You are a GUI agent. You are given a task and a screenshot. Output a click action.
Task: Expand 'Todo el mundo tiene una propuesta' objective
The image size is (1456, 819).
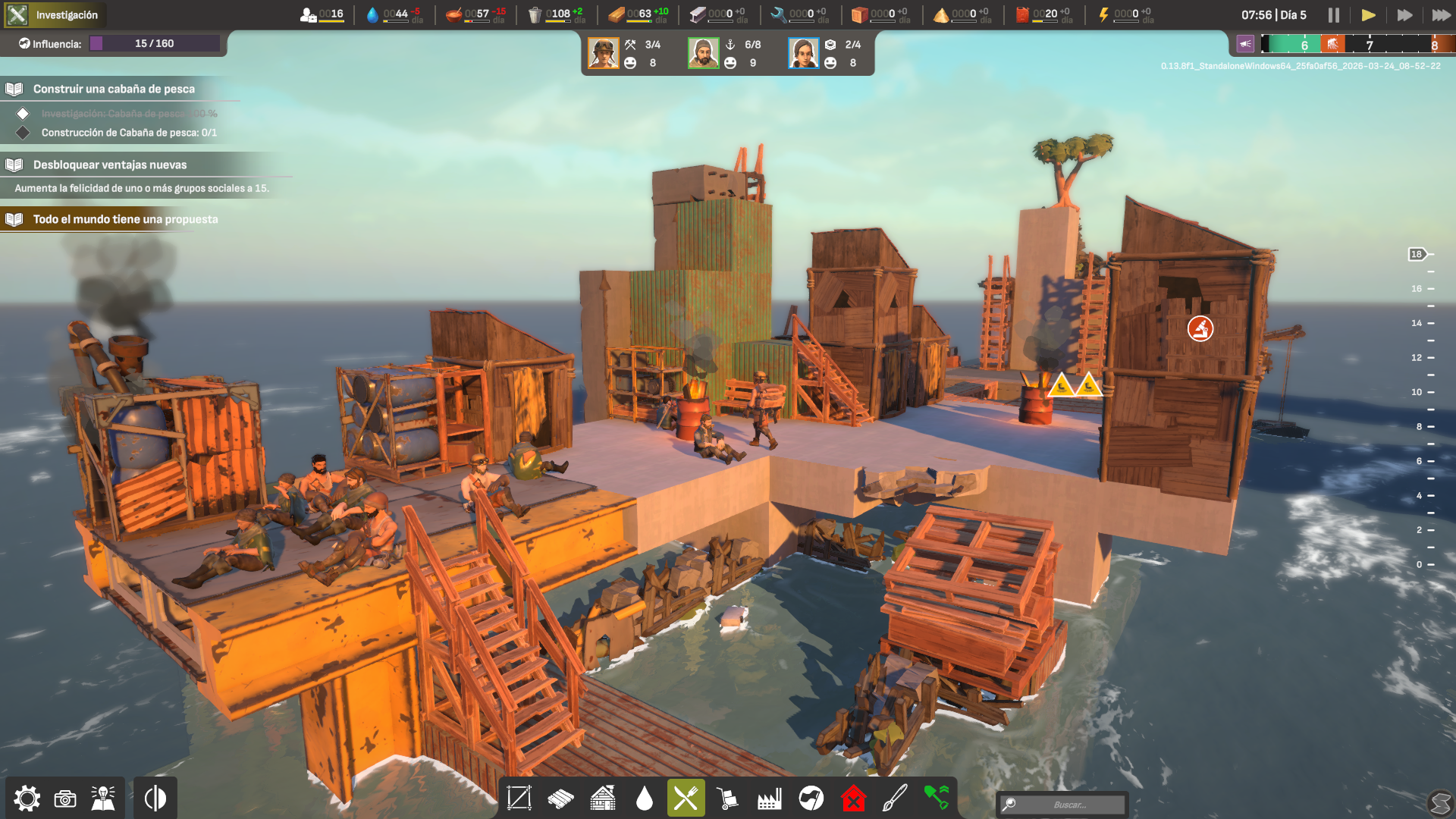(125, 220)
